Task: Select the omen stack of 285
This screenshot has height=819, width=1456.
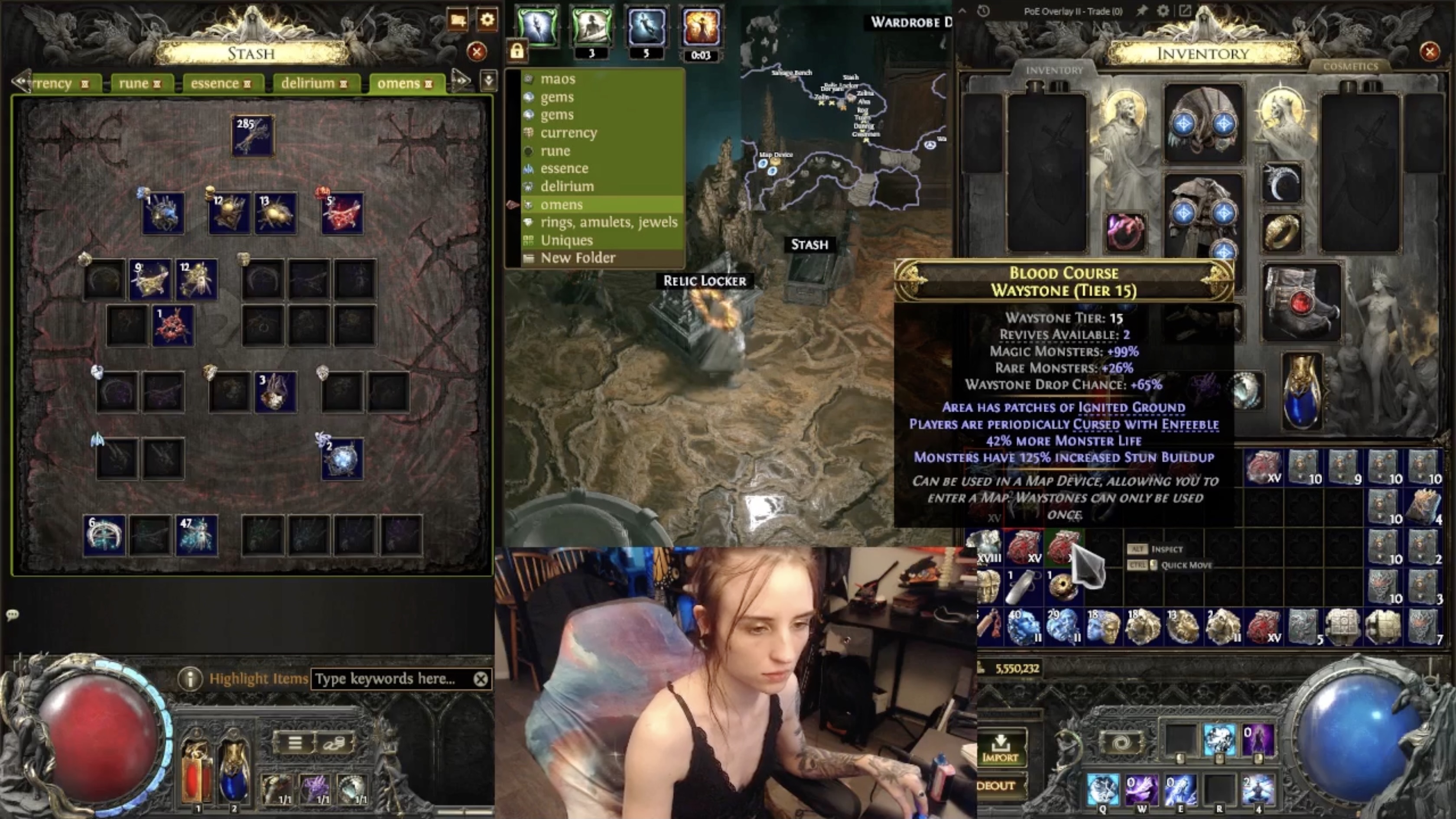Action: (253, 136)
